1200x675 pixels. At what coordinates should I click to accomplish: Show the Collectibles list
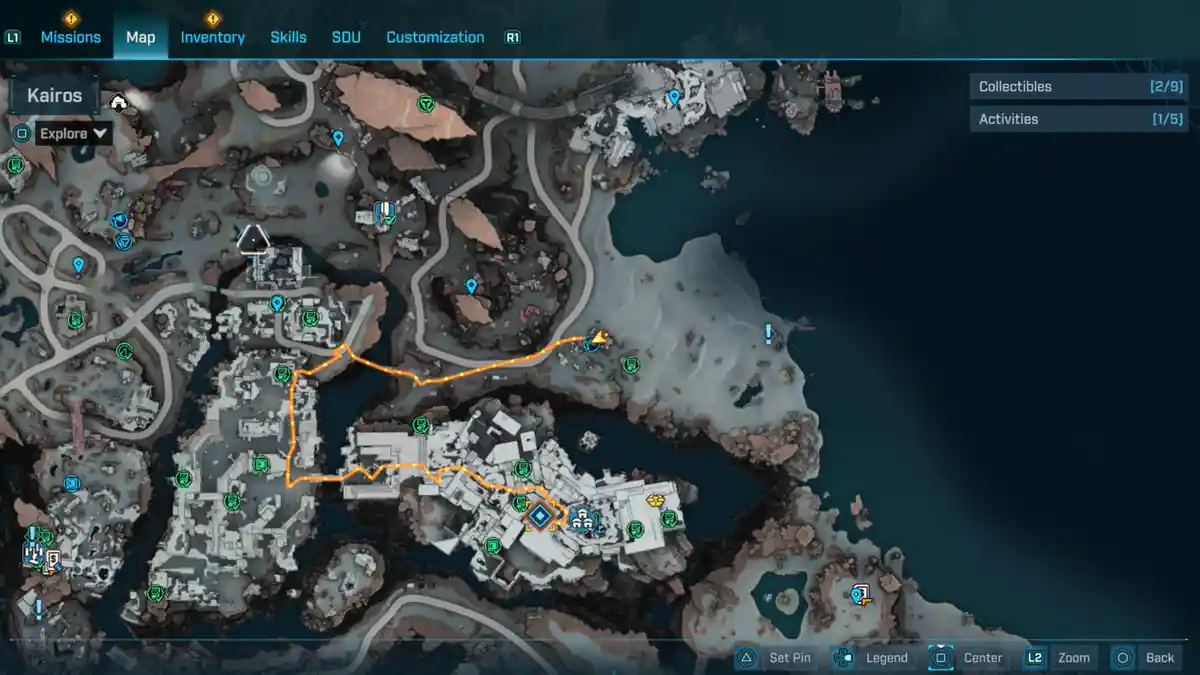[1079, 87]
